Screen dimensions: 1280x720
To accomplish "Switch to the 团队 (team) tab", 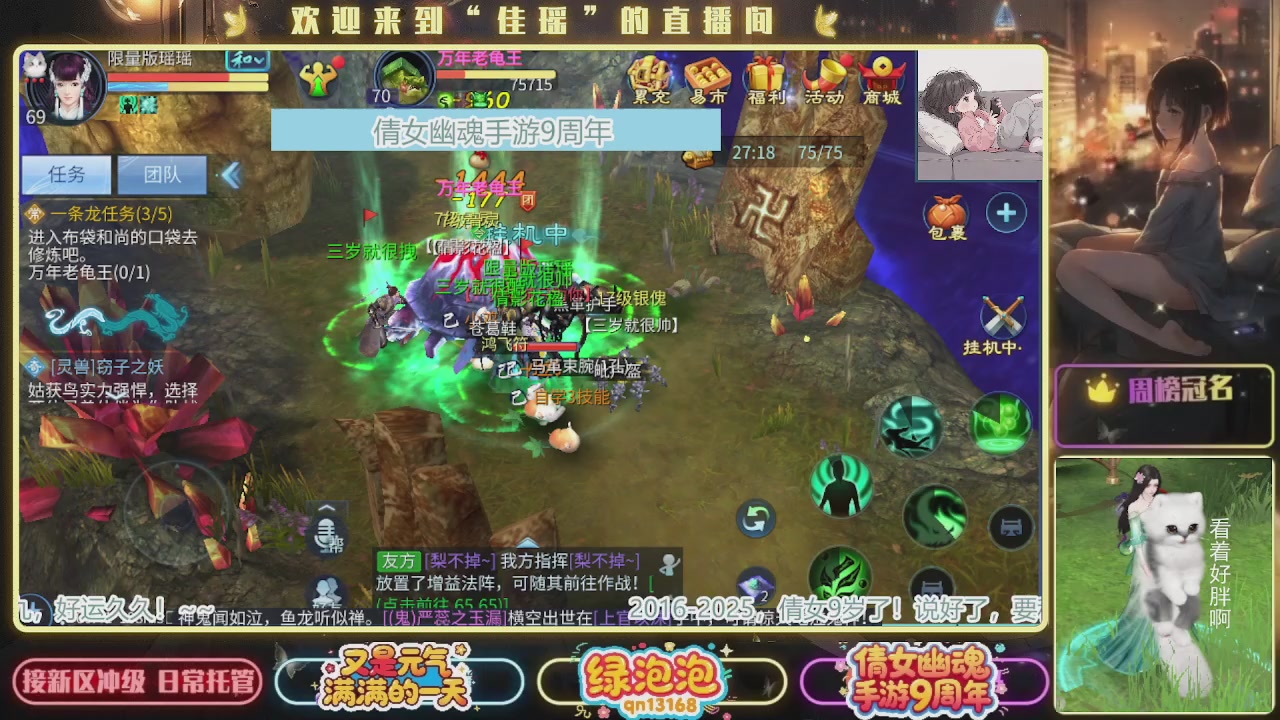I will tap(161, 174).
